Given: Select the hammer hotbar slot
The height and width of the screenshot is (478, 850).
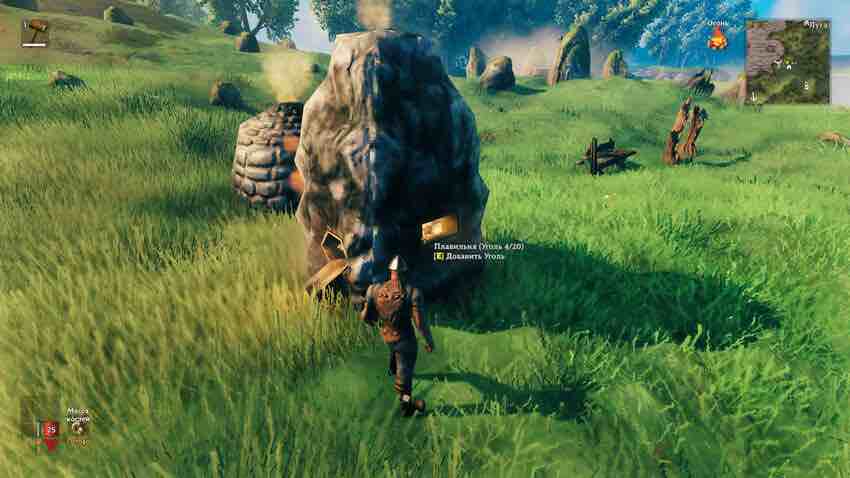Looking at the screenshot, I should click(x=36, y=32).
